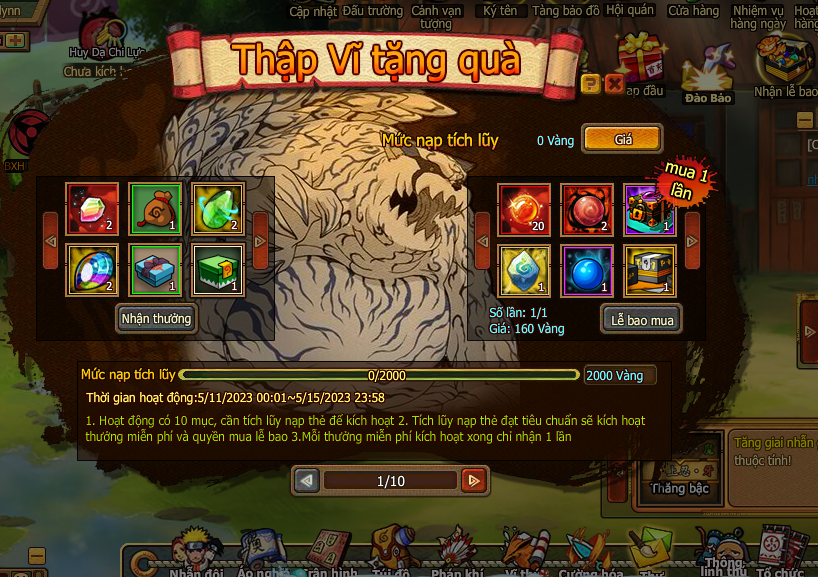Screen dimensions: 818x577
Task: Go to the next page of the event
Action: [474, 481]
